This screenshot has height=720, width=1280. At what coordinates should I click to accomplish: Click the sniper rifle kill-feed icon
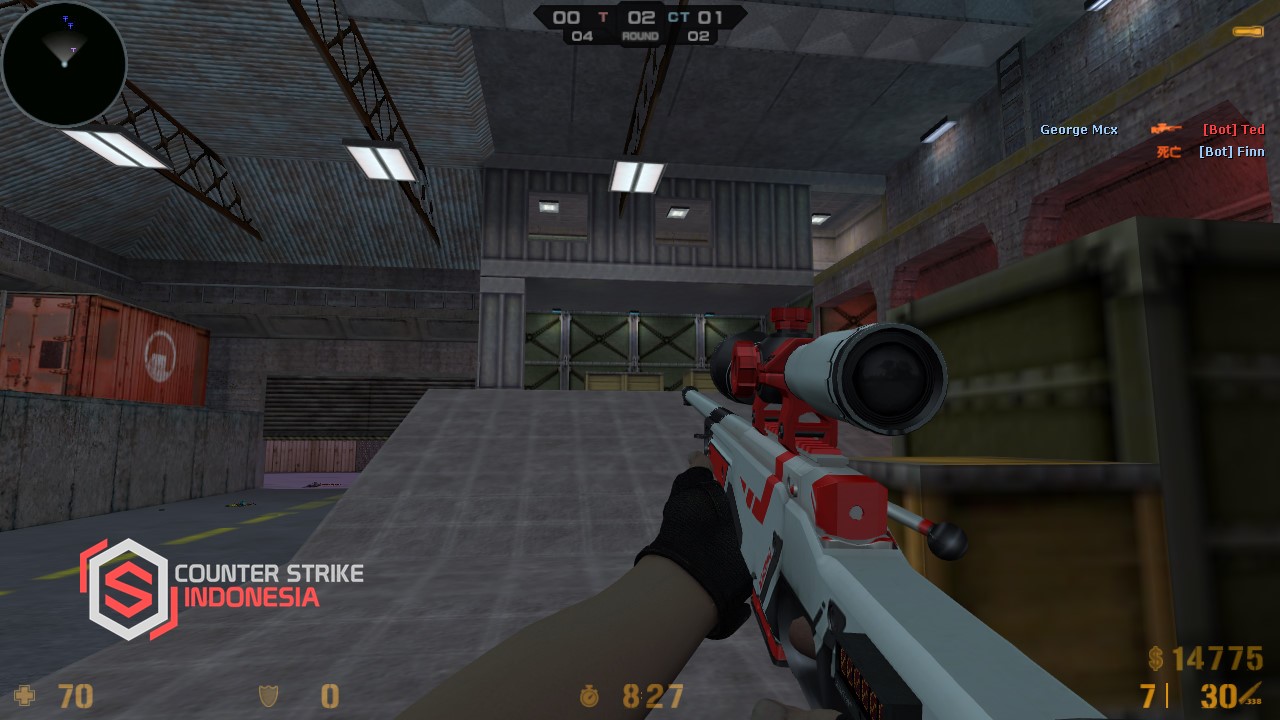click(1167, 129)
